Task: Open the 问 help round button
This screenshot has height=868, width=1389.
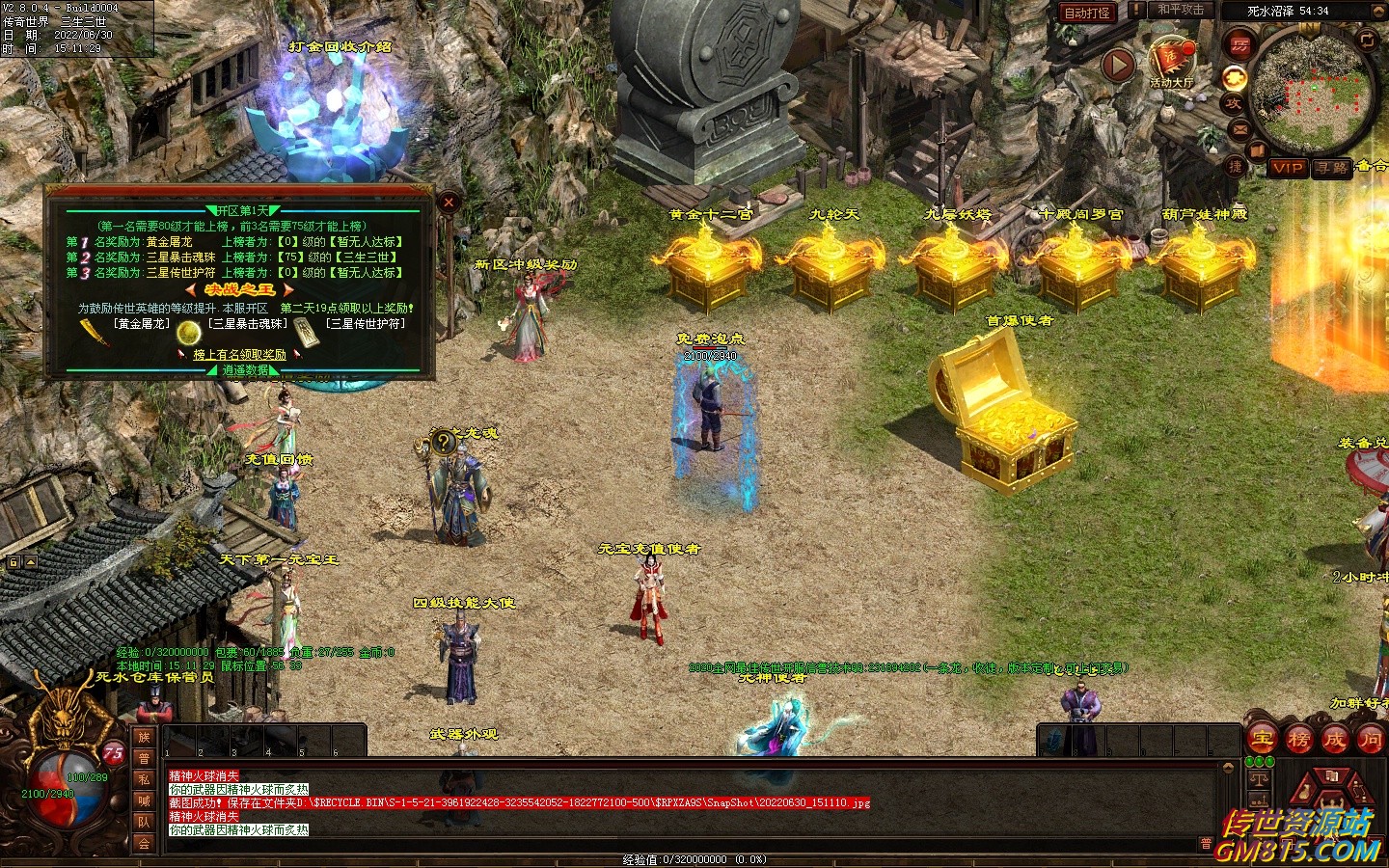Action: (x=1370, y=741)
